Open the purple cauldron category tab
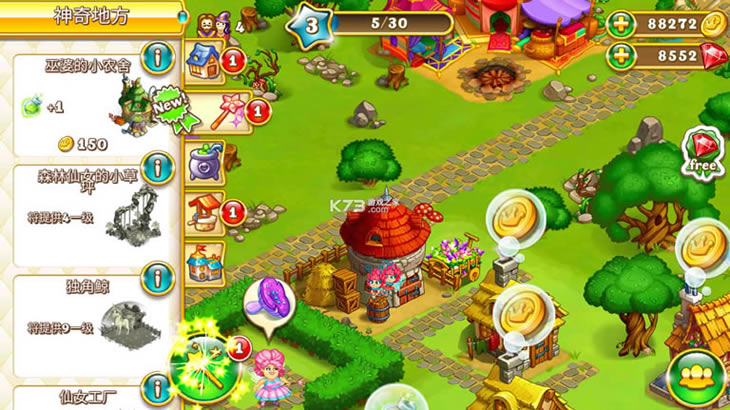This screenshot has width=730, height=410. (x=205, y=160)
